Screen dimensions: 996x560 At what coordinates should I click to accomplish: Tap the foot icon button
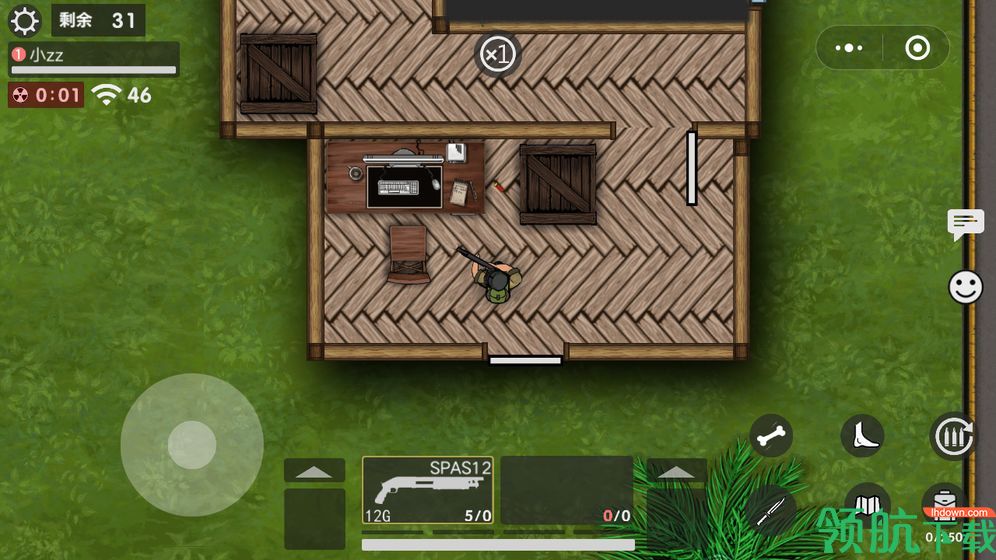[x=862, y=436]
